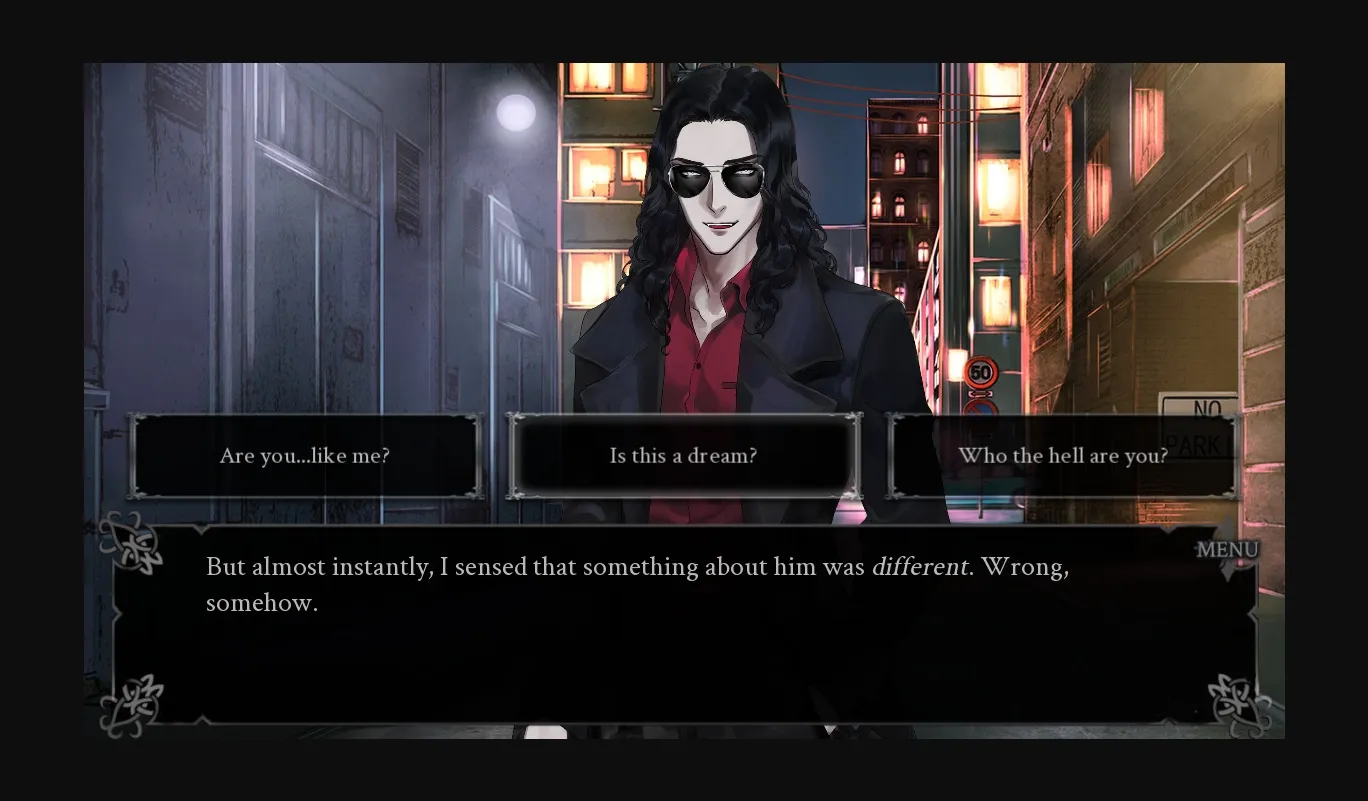
Task: Choose "Is this a dream?"
Action: click(x=683, y=456)
